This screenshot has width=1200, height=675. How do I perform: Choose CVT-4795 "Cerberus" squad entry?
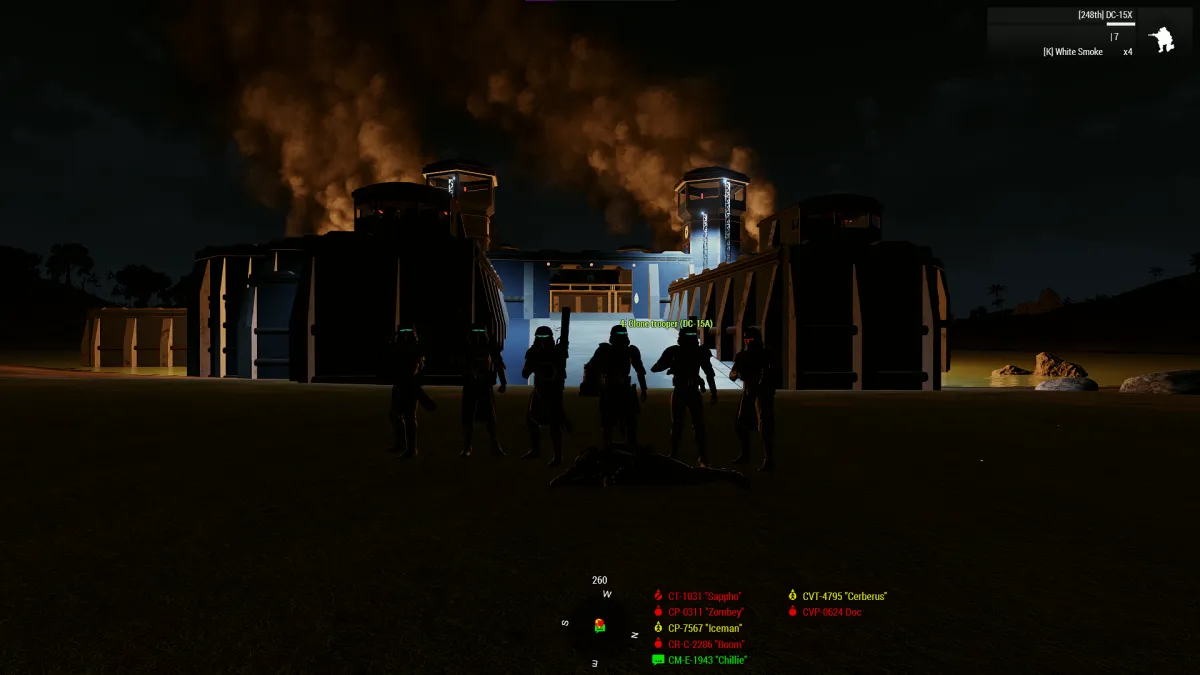point(843,596)
